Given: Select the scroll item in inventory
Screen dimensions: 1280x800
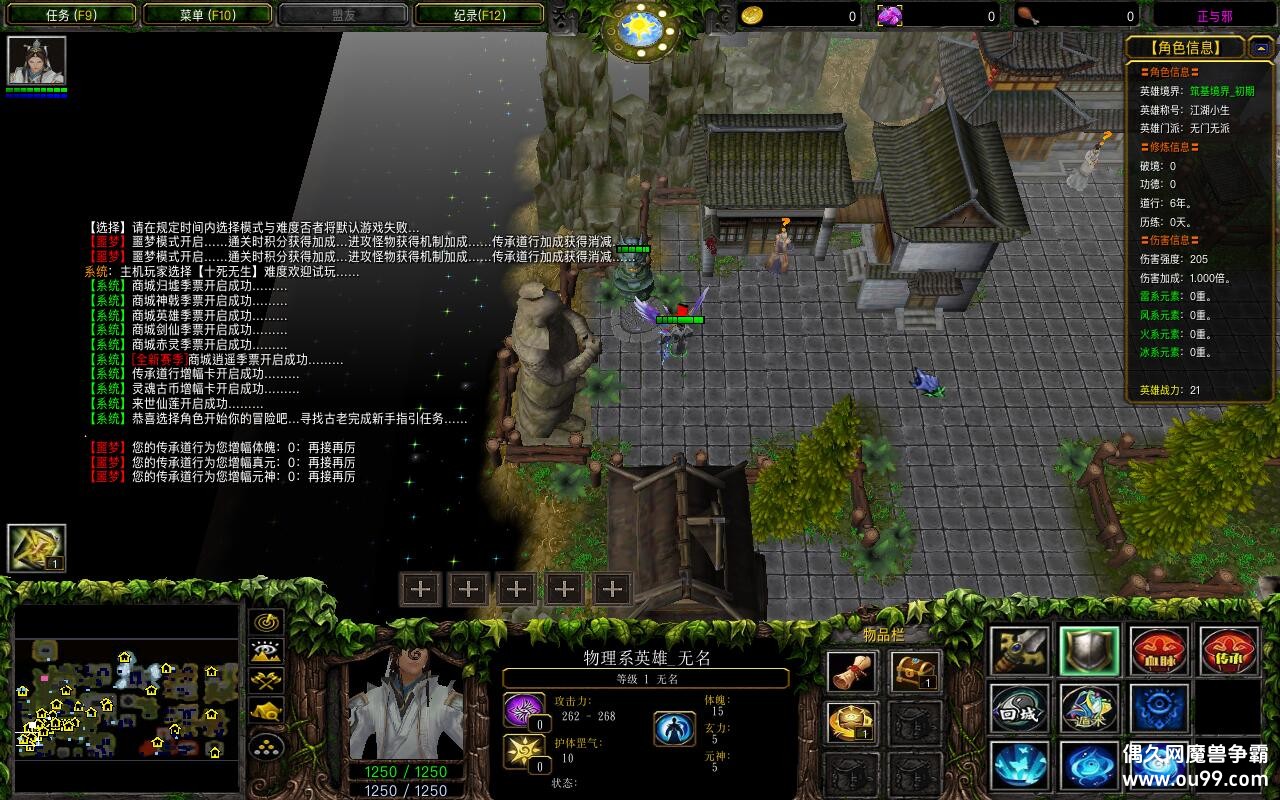Looking at the screenshot, I should tap(853, 672).
